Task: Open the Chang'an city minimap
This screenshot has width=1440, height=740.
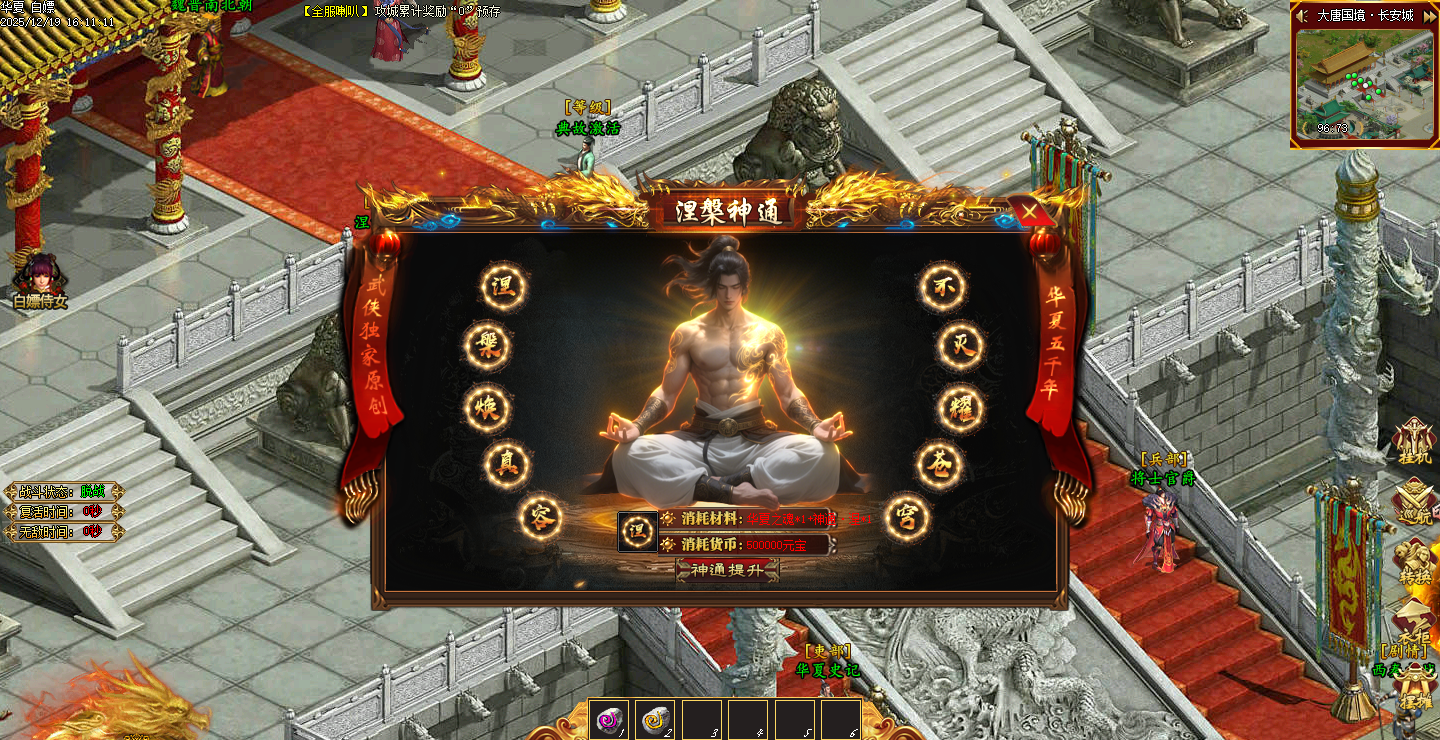Action: [1364, 86]
